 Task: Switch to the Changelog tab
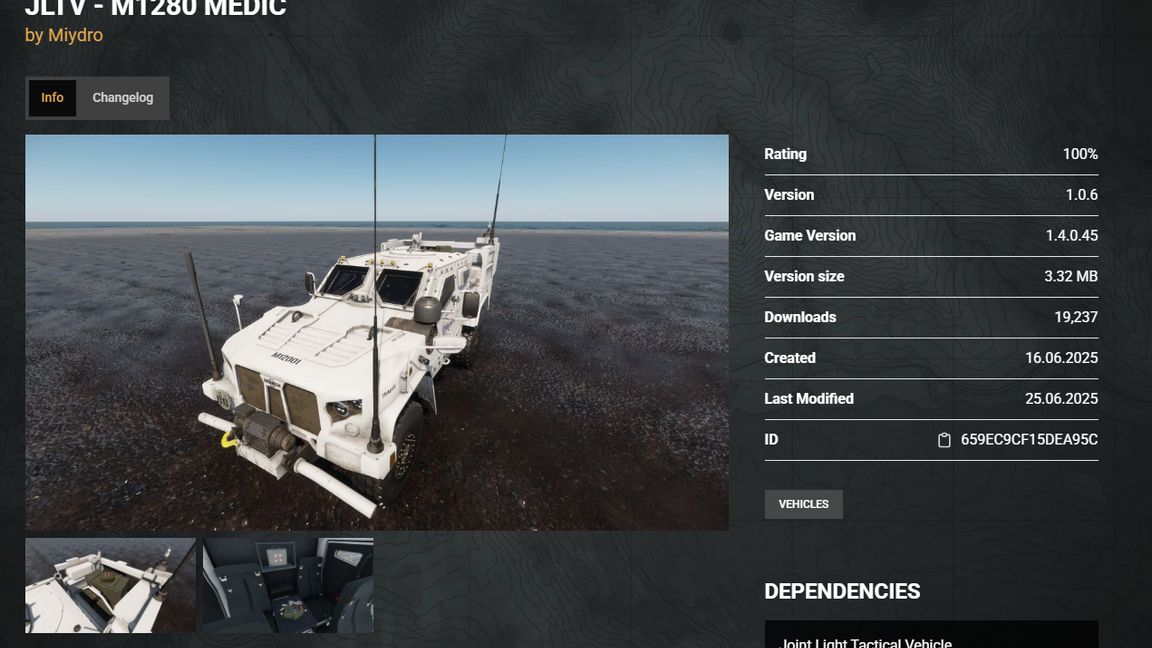123,98
